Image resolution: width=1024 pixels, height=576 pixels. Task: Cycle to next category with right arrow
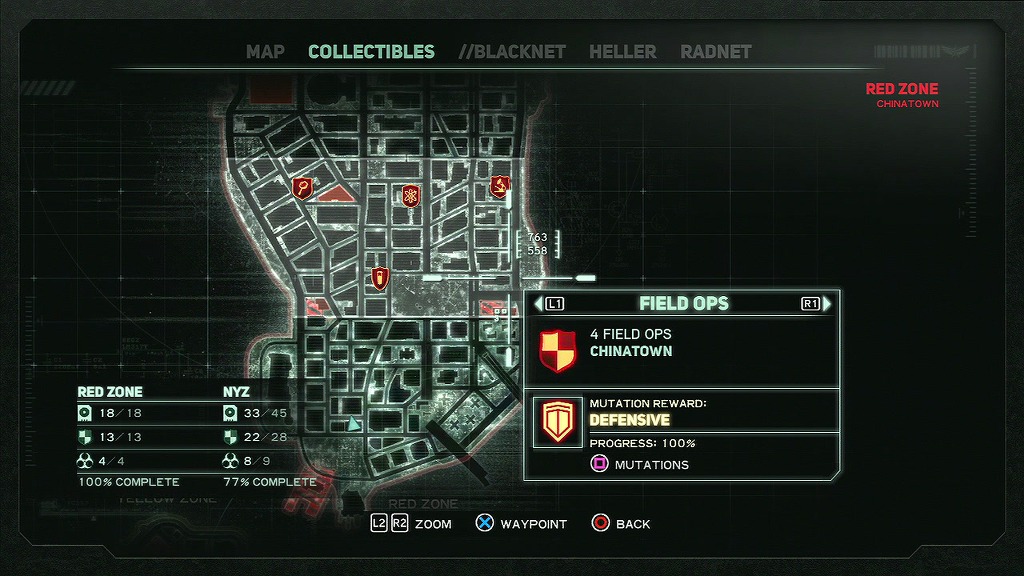click(x=825, y=303)
